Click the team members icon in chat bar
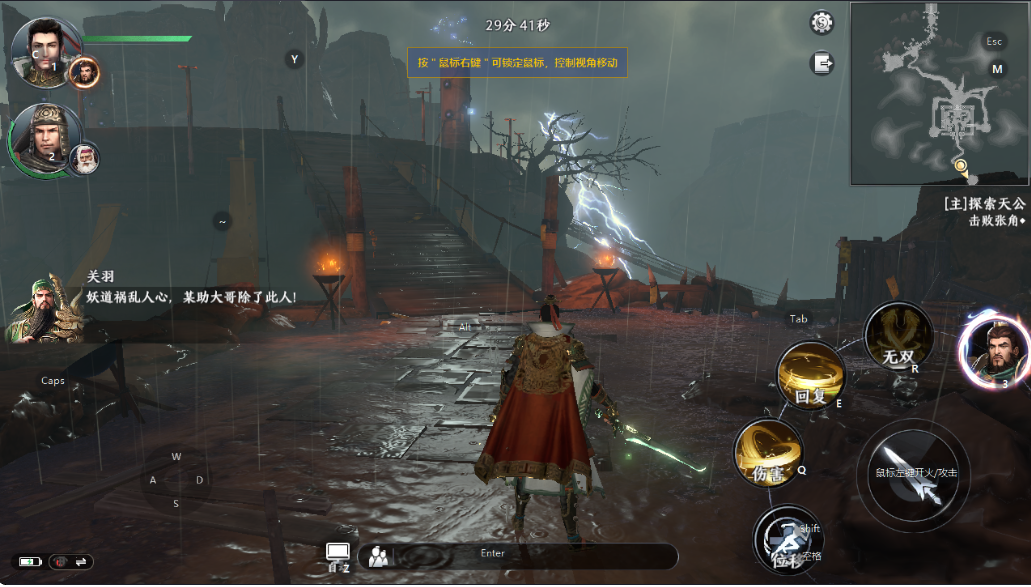The width and height of the screenshot is (1031, 587). [x=378, y=557]
